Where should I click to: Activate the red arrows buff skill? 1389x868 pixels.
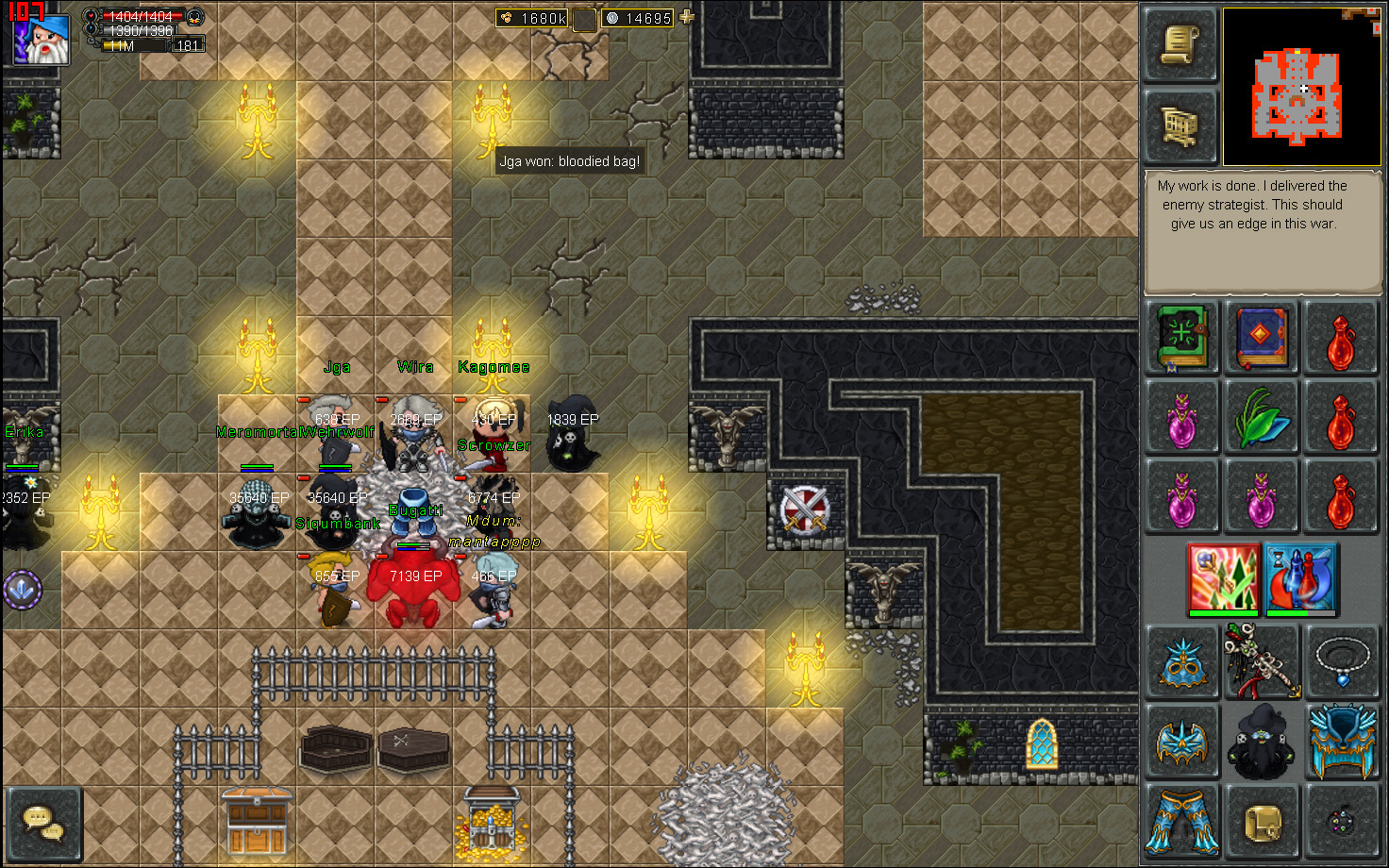(1224, 578)
